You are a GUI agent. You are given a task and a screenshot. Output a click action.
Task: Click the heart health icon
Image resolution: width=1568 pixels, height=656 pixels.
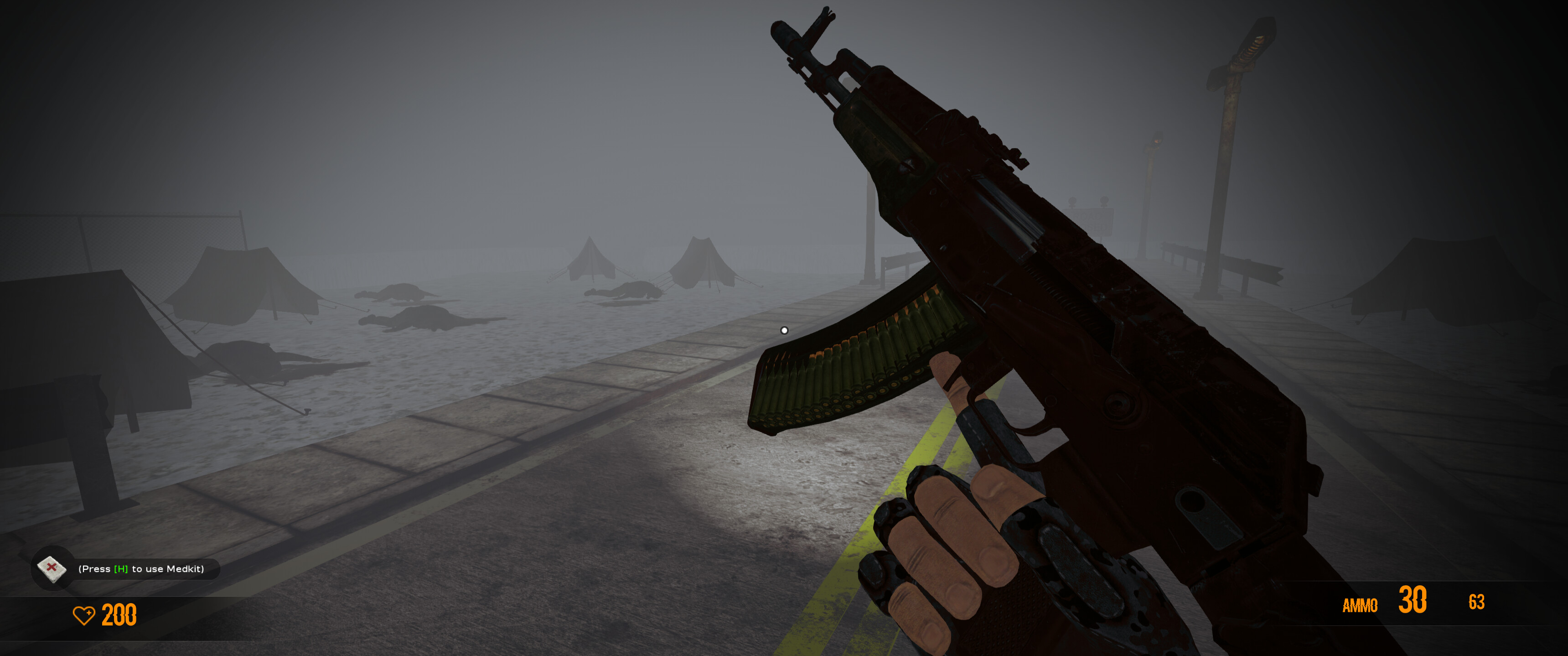(x=85, y=616)
